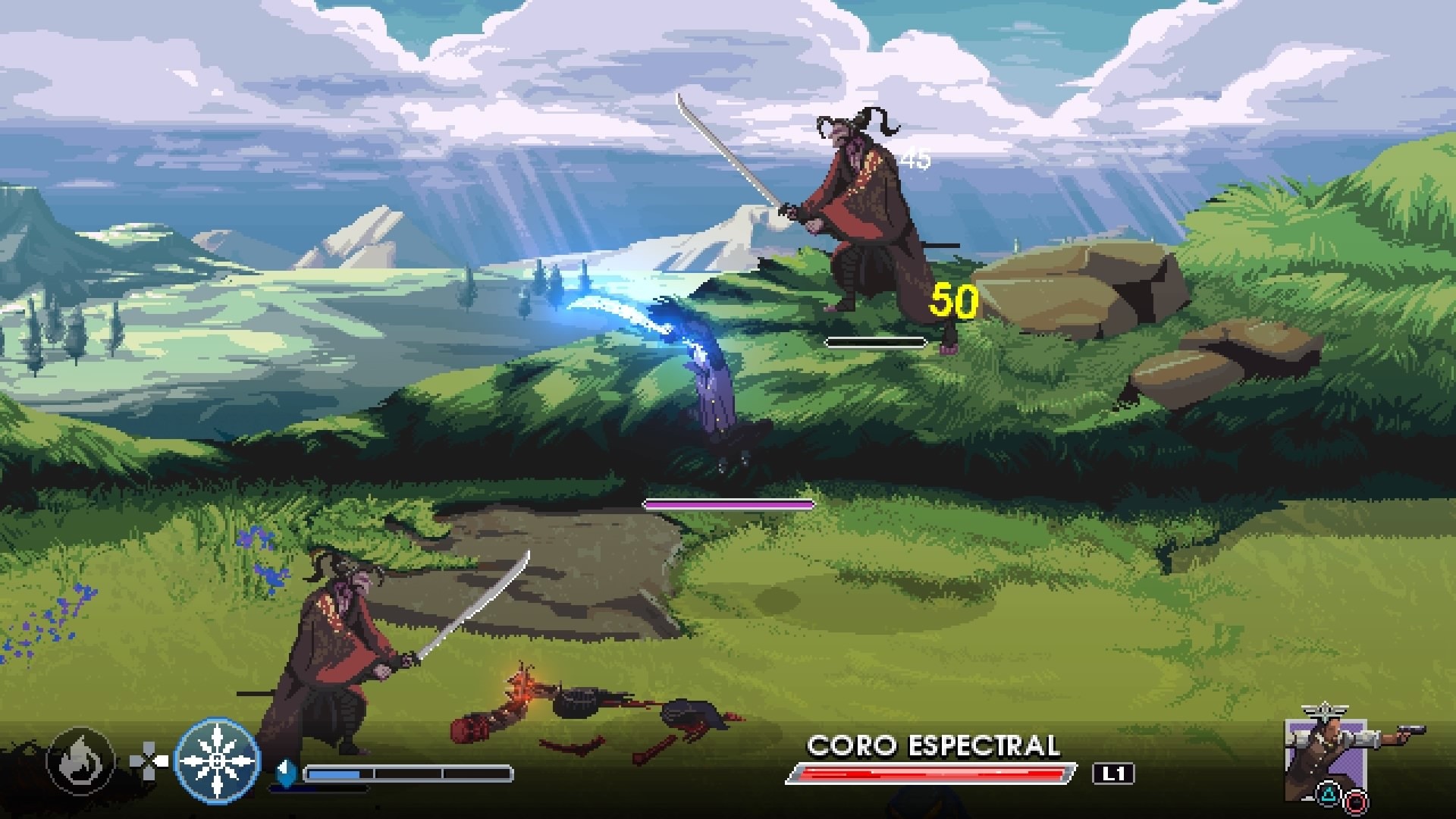Select the fire ability icon

(80, 758)
